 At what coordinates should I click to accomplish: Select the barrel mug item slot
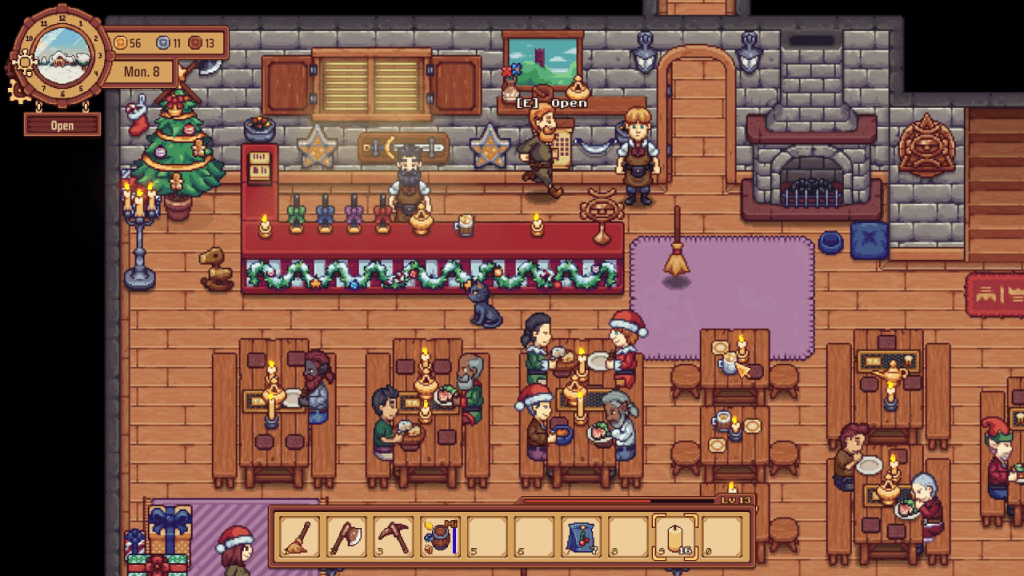click(440, 537)
